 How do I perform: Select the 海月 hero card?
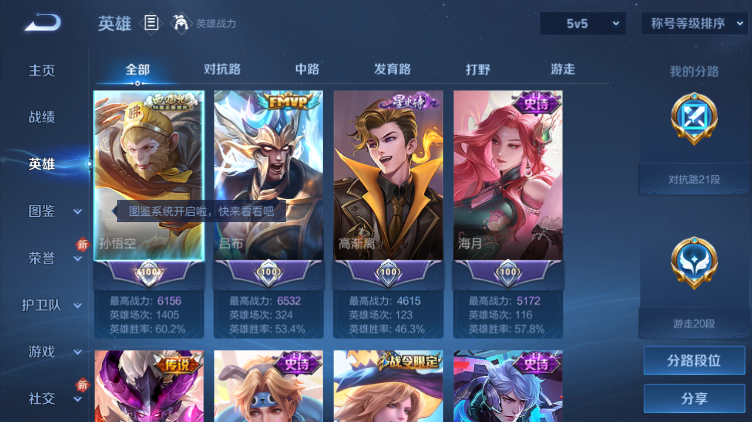tap(508, 190)
